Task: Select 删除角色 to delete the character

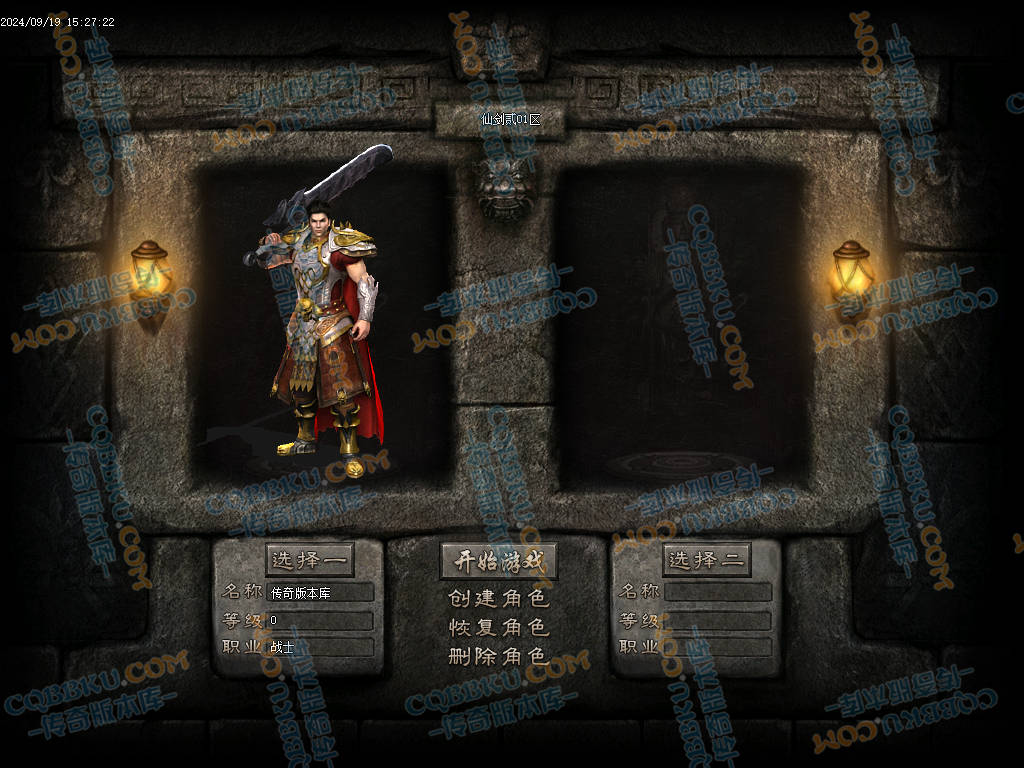Action: (x=498, y=657)
